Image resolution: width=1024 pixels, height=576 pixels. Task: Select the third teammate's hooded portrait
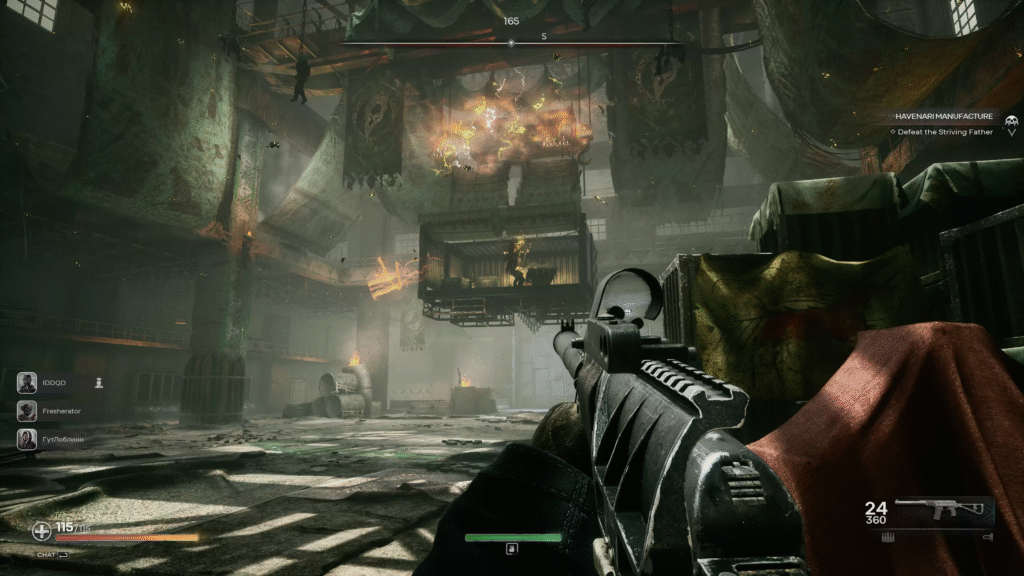(x=27, y=438)
